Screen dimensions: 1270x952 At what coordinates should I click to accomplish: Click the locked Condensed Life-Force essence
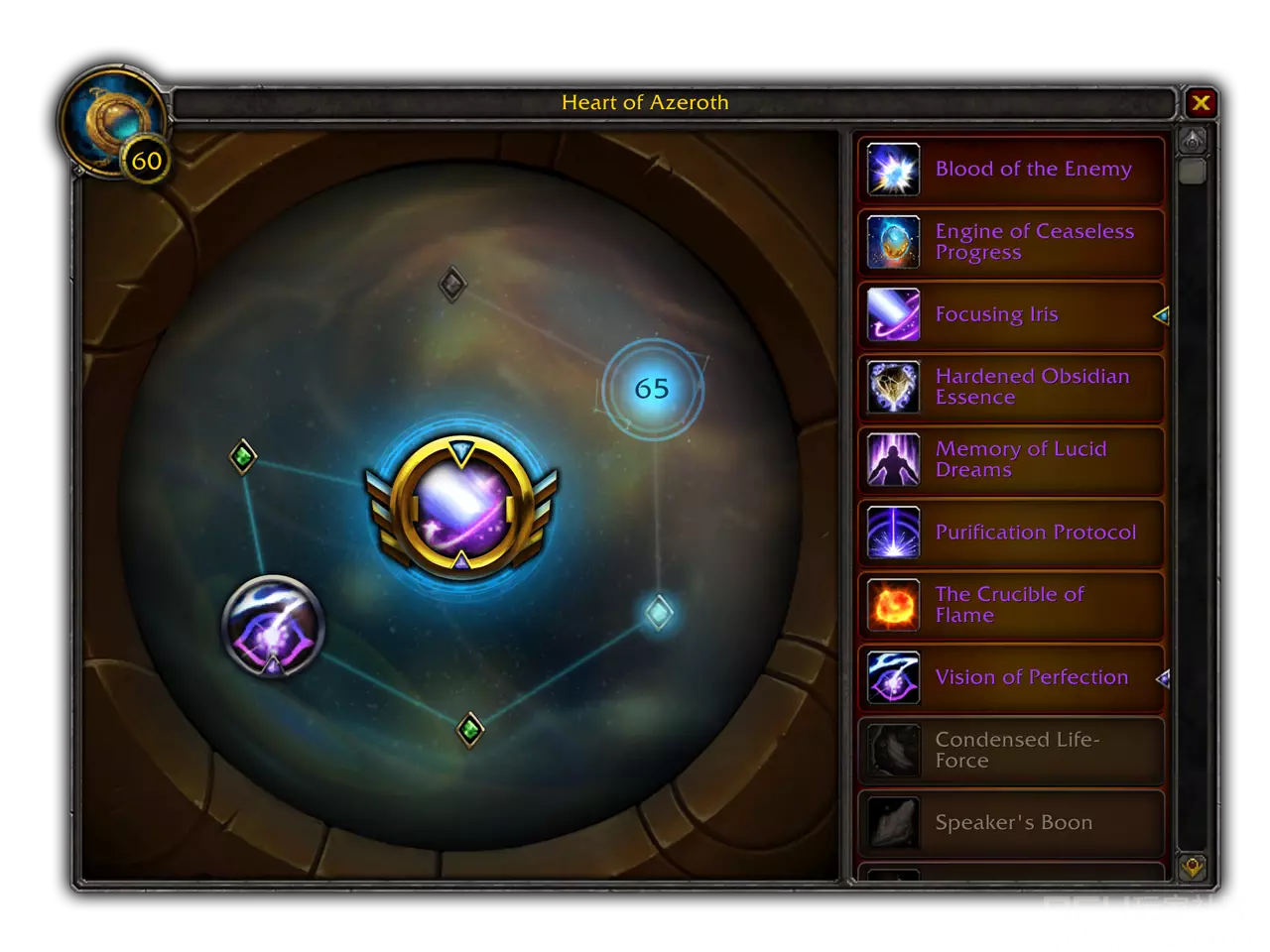[x=1010, y=751]
